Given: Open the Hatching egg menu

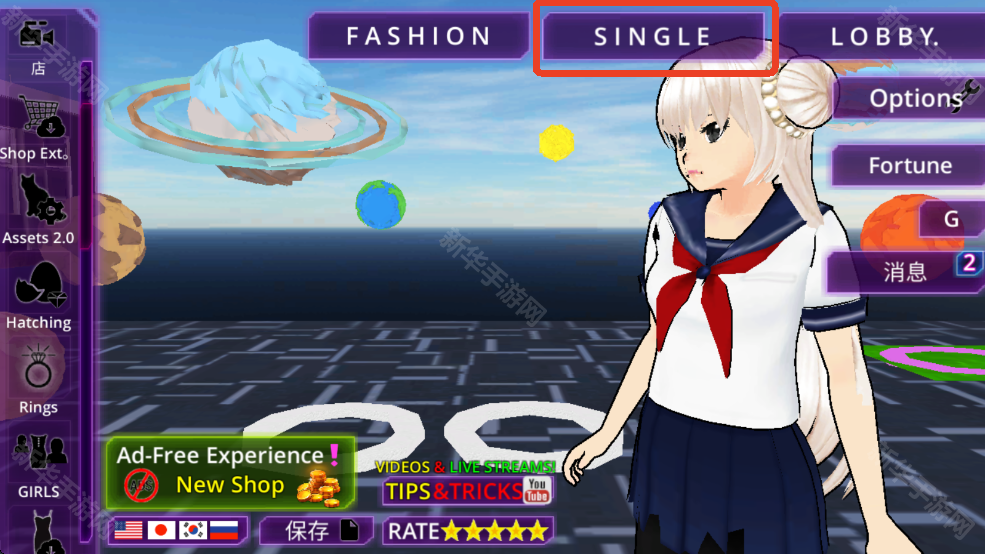Looking at the screenshot, I should click(x=38, y=295).
